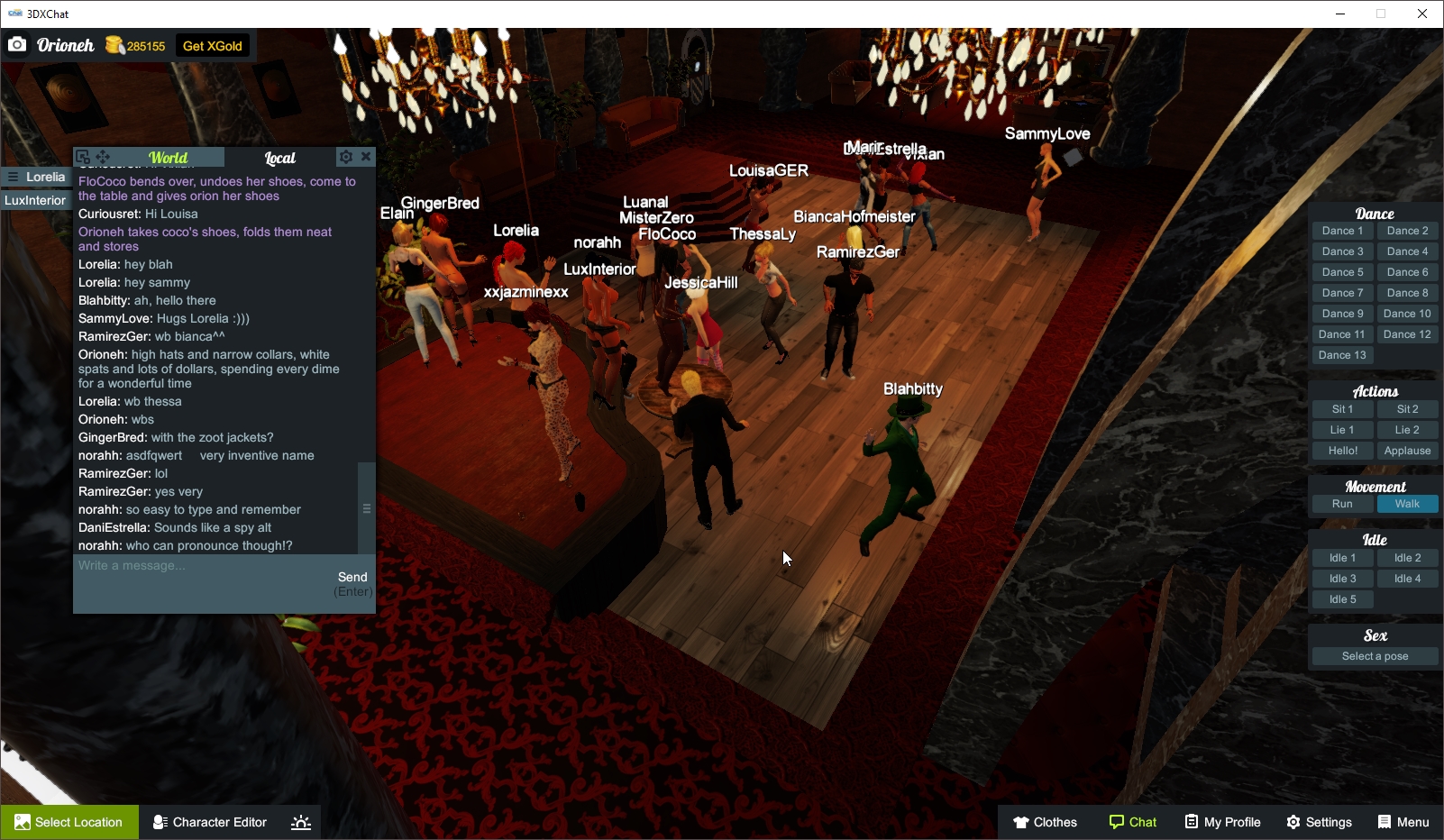The width and height of the screenshot is (1444, 840).
Task: Click the Chat speech bubble icon
Action: [1115, 822]
